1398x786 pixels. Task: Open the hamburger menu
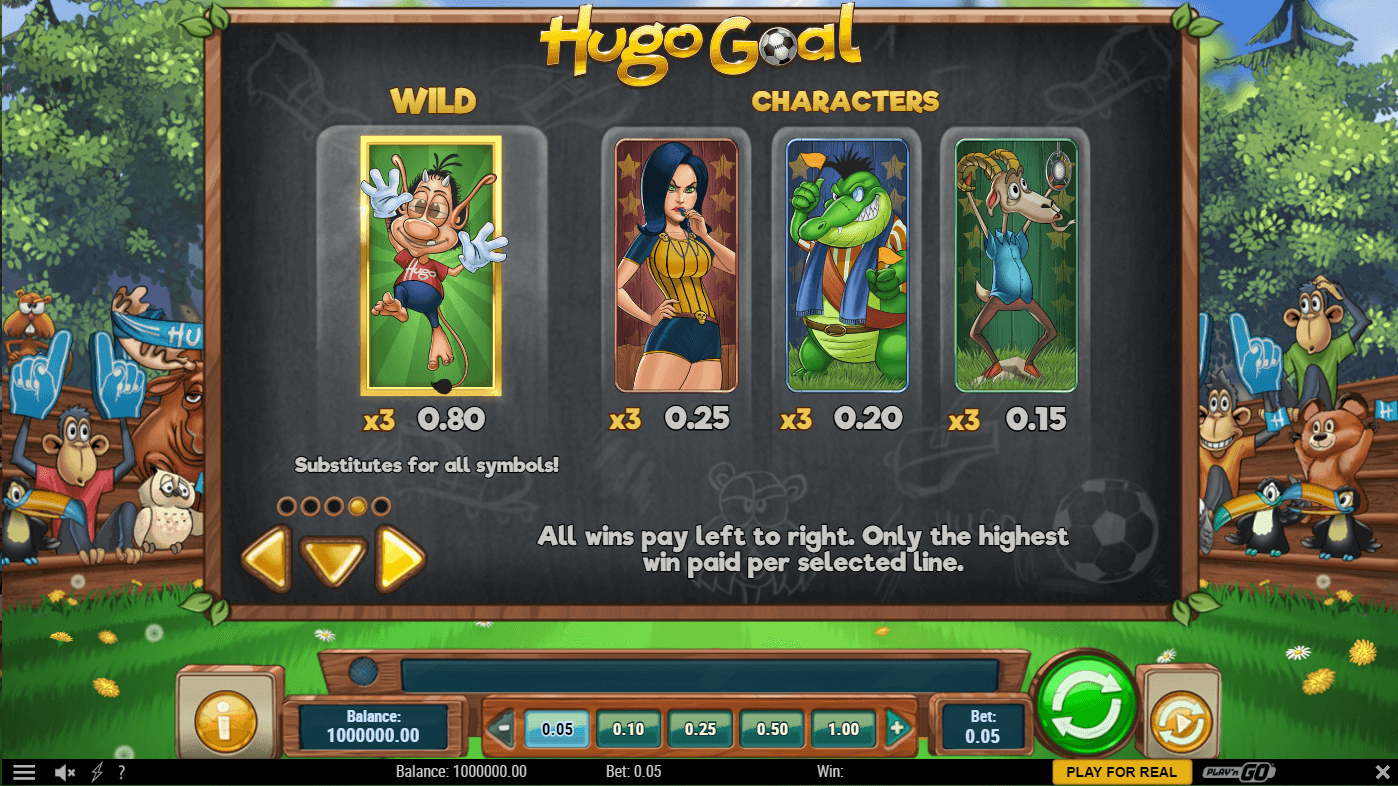[x=24, y=772]
